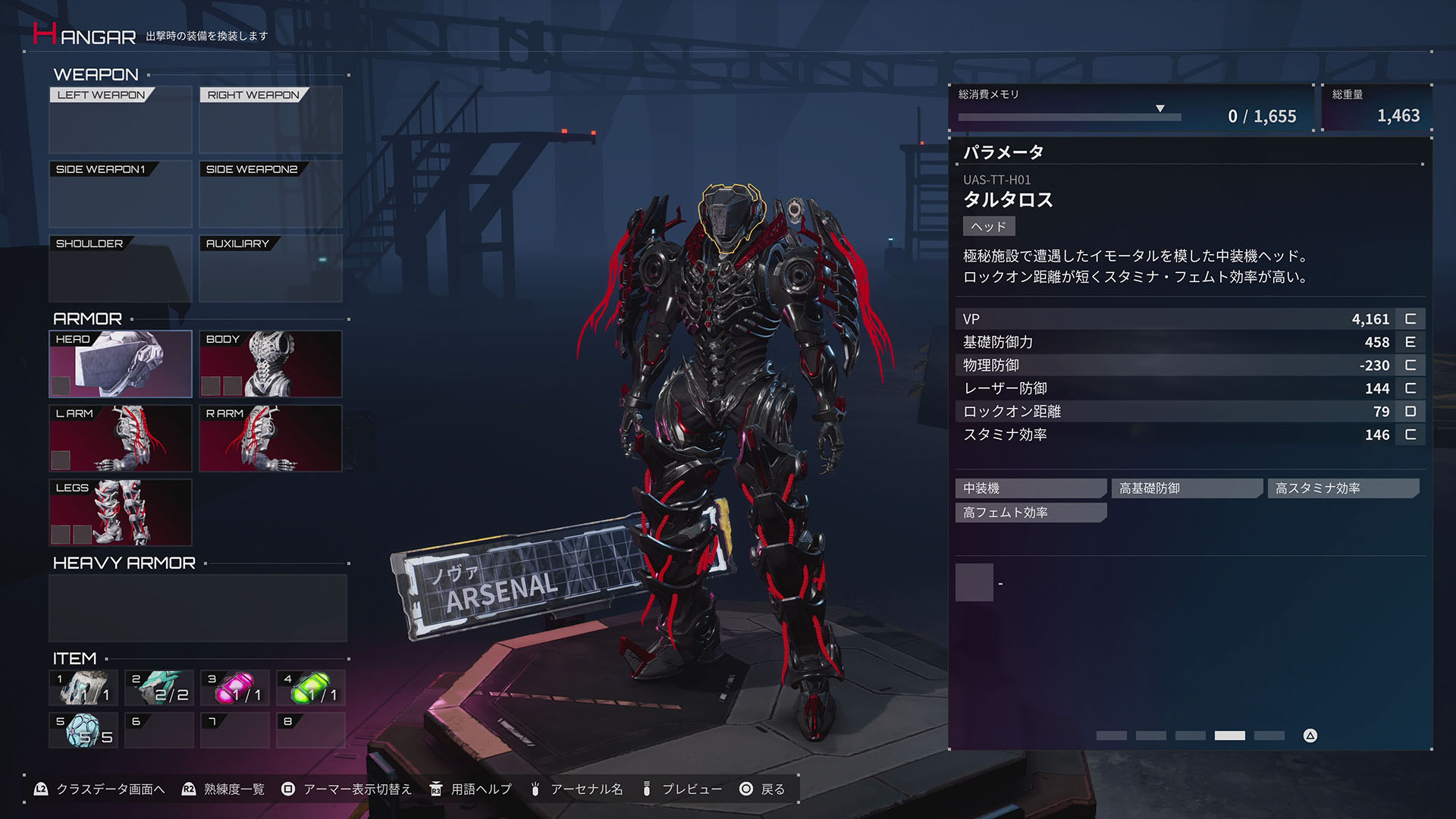Open the Body armor thumbnail
This screenshot has height=819, width=1456.
270,364
